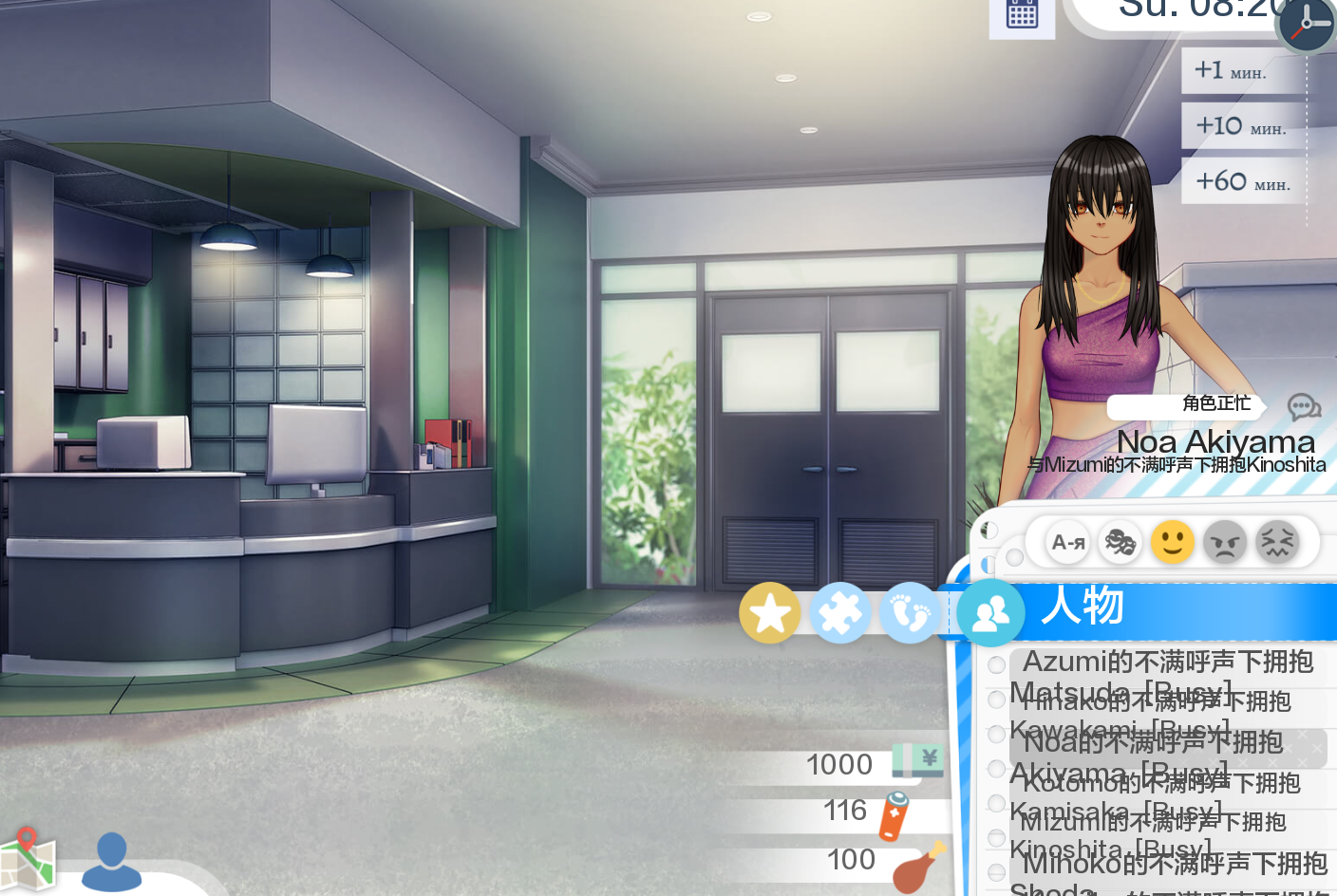This screenshot has height=896, width=1337.
Task: Open the people panel via teal icon
Action: click(989, 612)
